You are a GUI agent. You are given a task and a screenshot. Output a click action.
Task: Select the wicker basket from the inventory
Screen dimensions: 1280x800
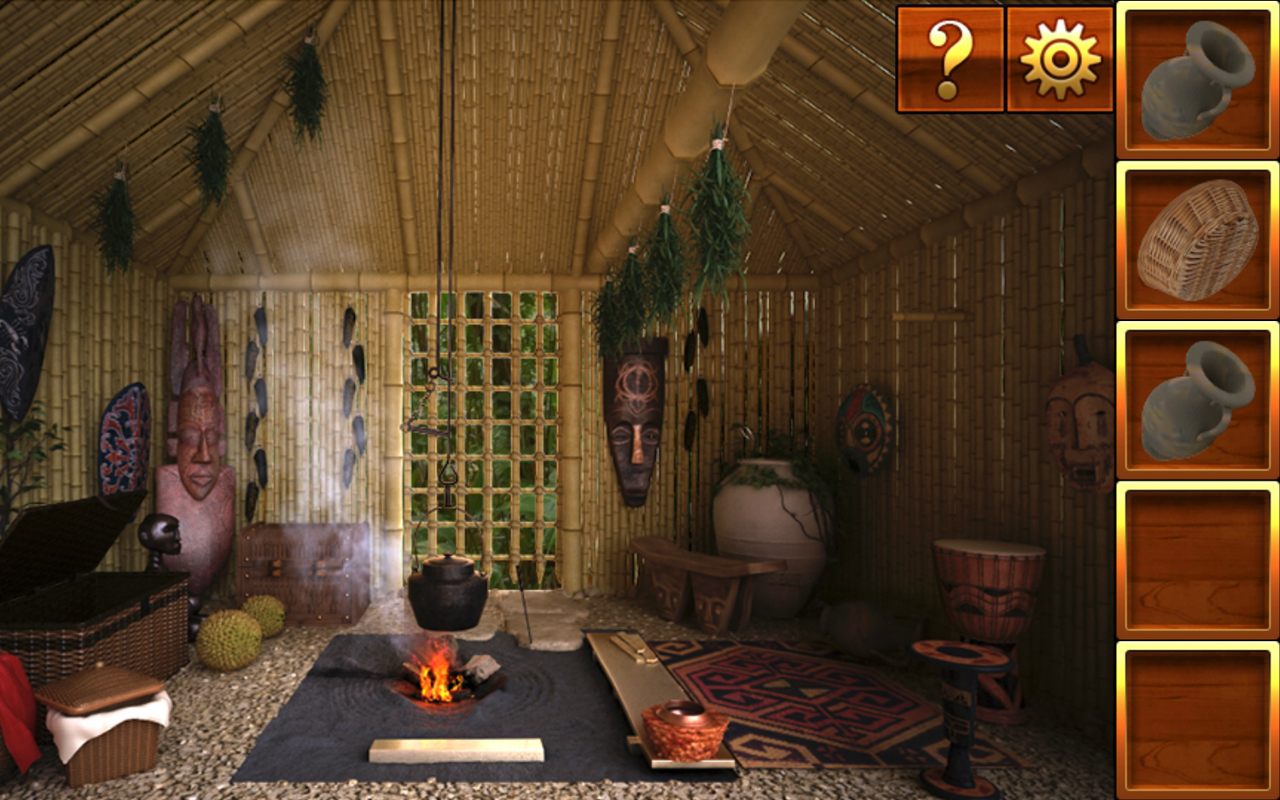(x=1196, y=240)
